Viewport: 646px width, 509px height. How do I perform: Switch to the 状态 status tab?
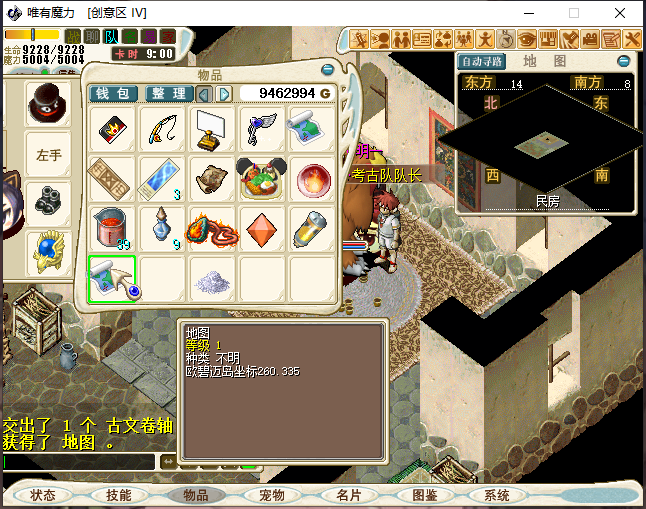coord(43,495)
